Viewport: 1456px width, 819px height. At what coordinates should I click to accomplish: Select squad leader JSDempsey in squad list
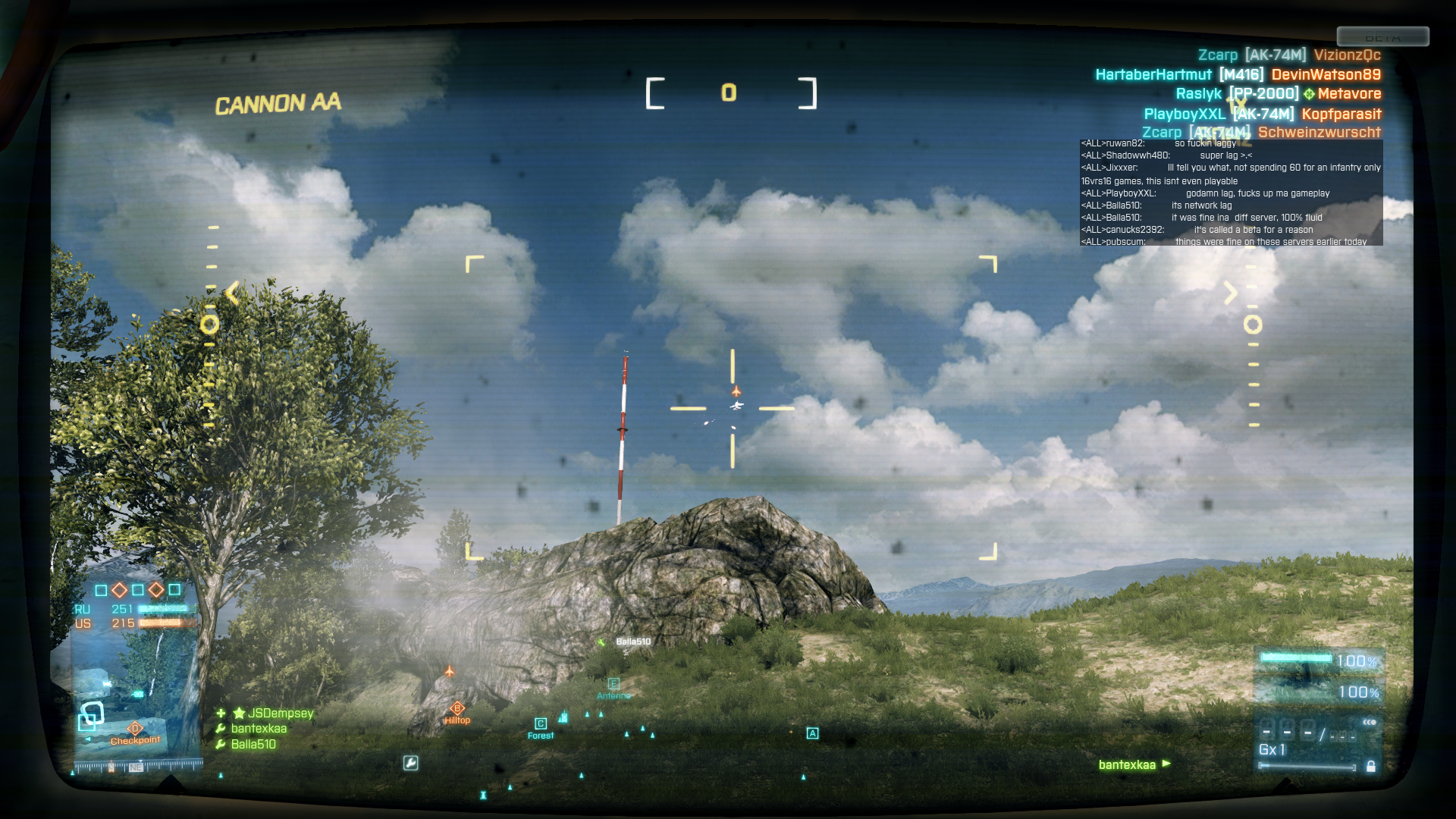[x=280, y=713]
